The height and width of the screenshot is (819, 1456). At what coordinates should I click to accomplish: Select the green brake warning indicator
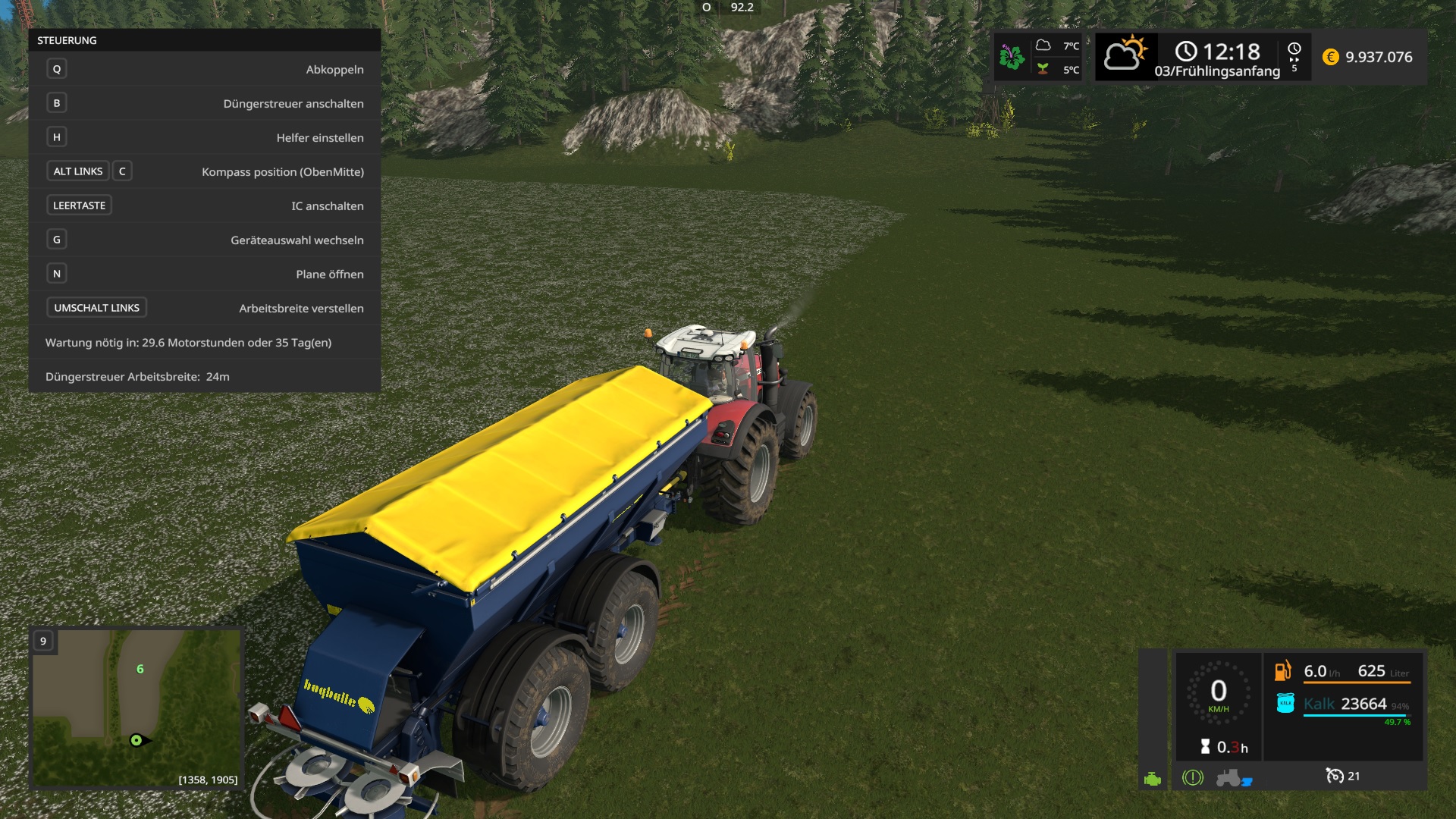tap(1192, 777)
